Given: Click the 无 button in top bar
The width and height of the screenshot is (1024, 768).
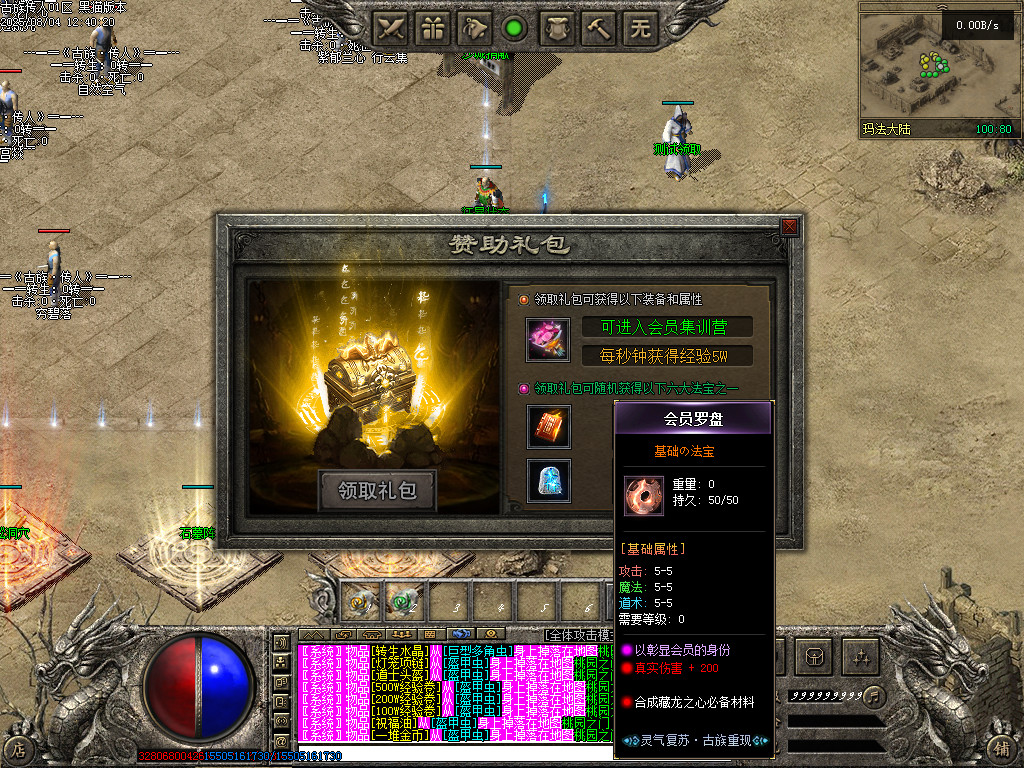Looking at the screenshot, I should (x=640, y=29).
